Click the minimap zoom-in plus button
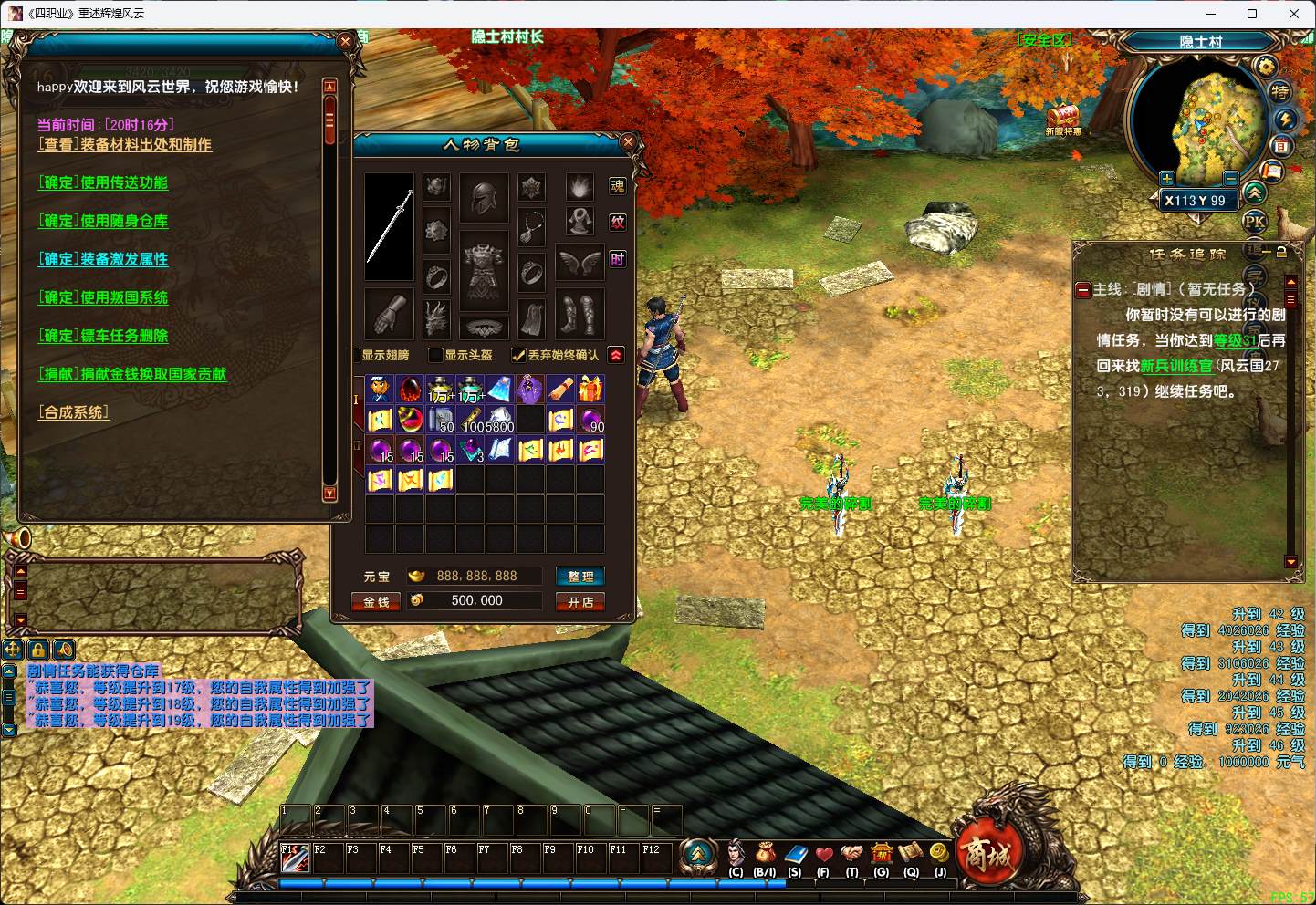This screenshot has width=1316, height=905. [x=1166, y=179]
